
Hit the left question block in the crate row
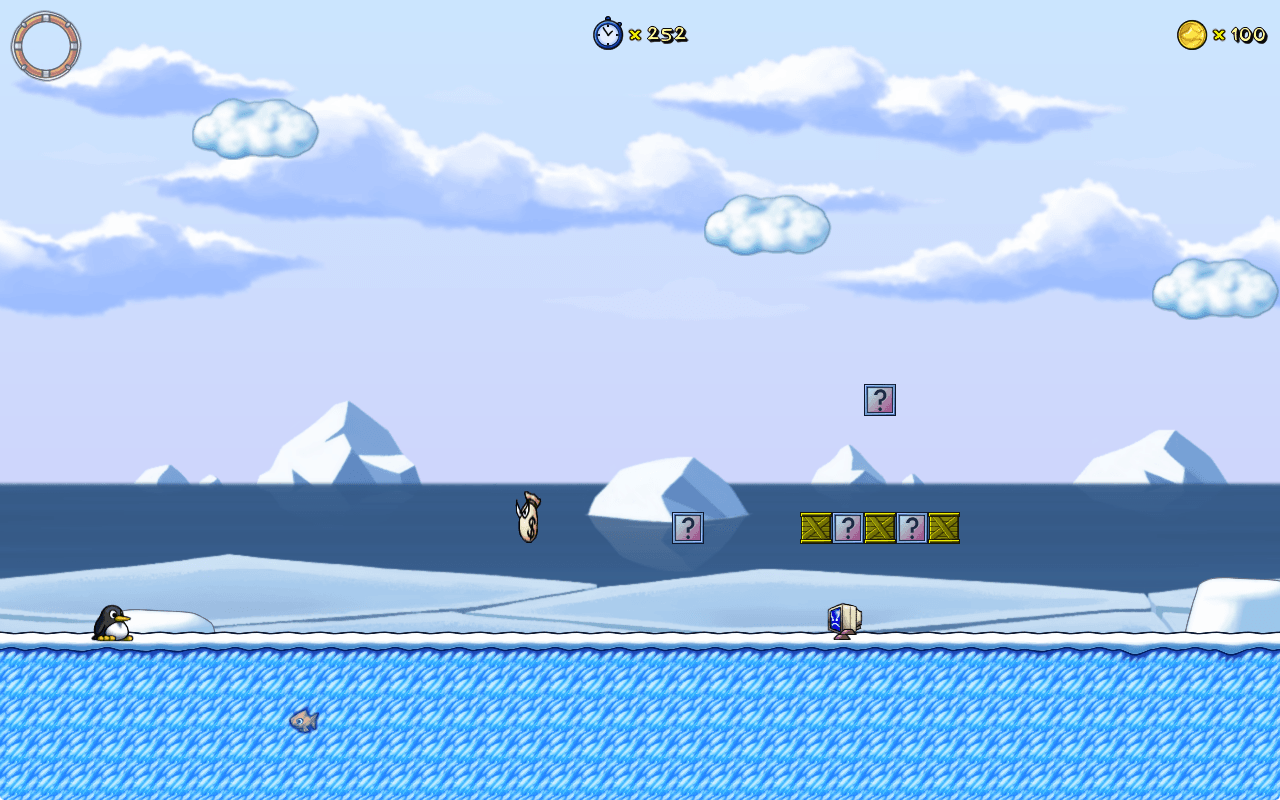848,528
